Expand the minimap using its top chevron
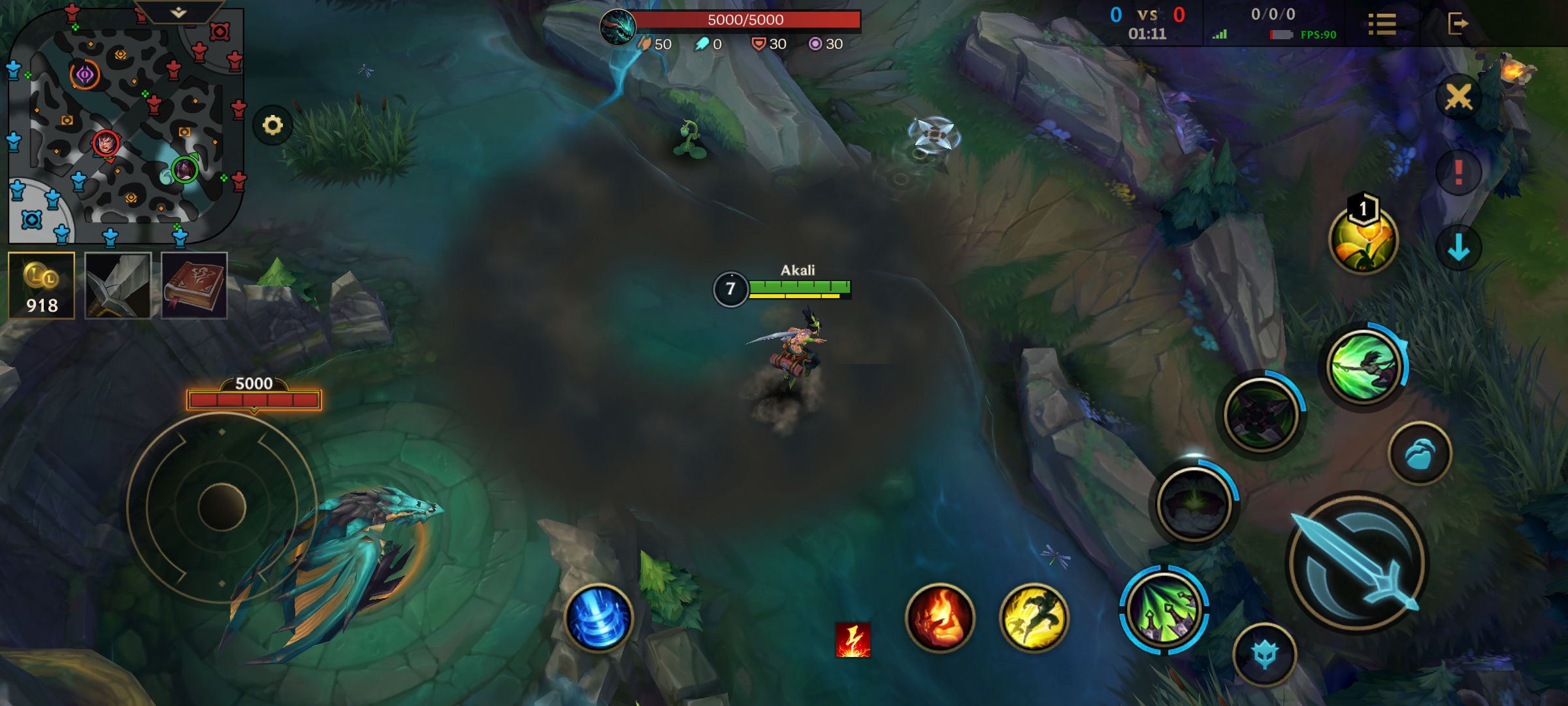Screen dimensions: 1568x706 click(x=176, y=13)
